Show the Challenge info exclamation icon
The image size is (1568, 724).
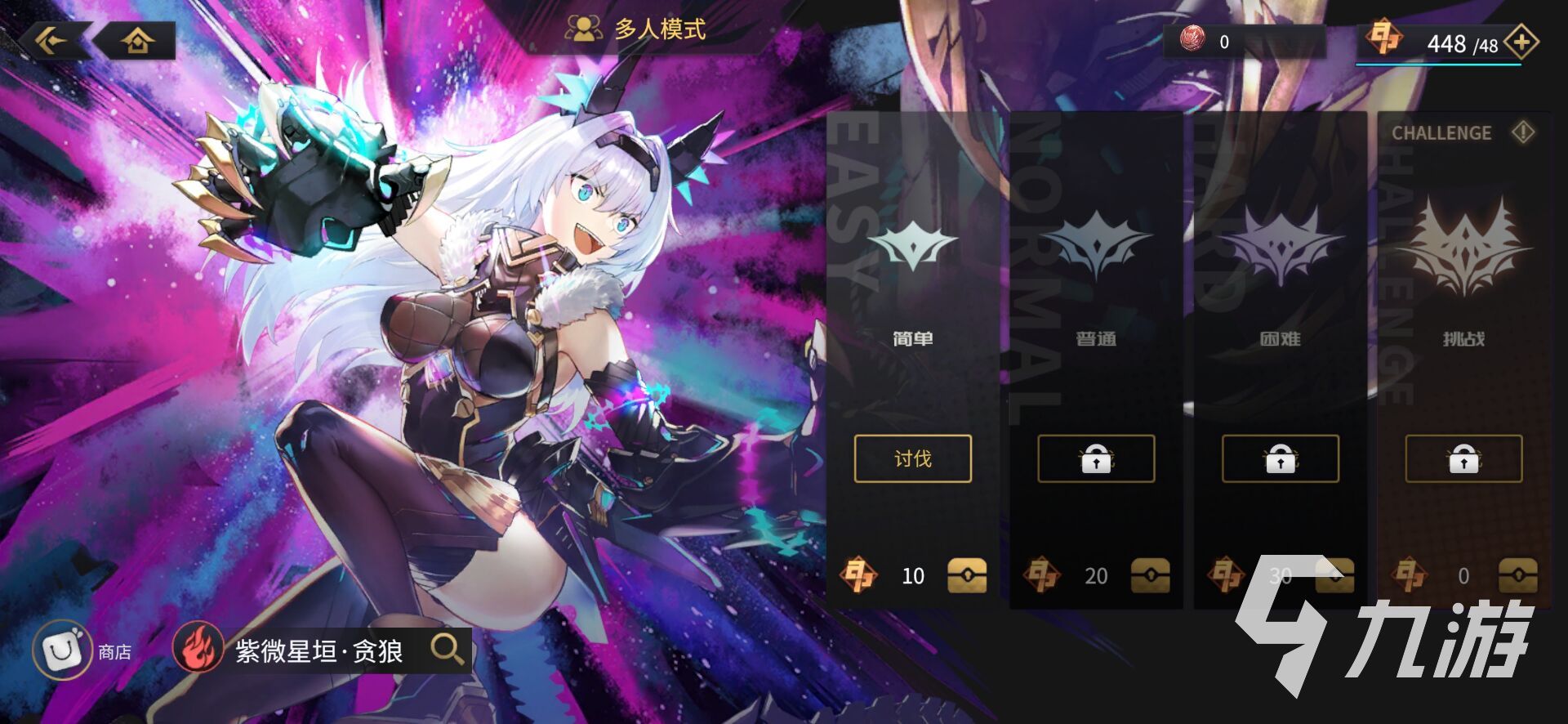tap(1522, 132)
